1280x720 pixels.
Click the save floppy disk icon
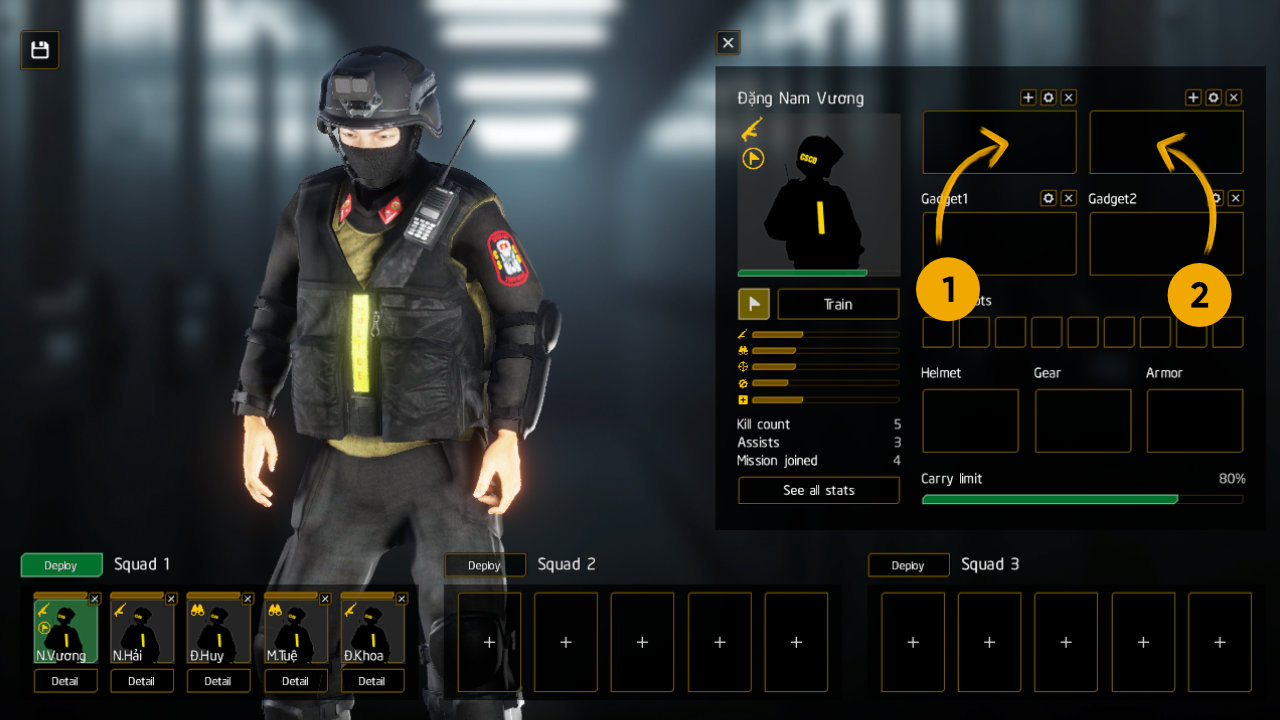pos(40,50)
